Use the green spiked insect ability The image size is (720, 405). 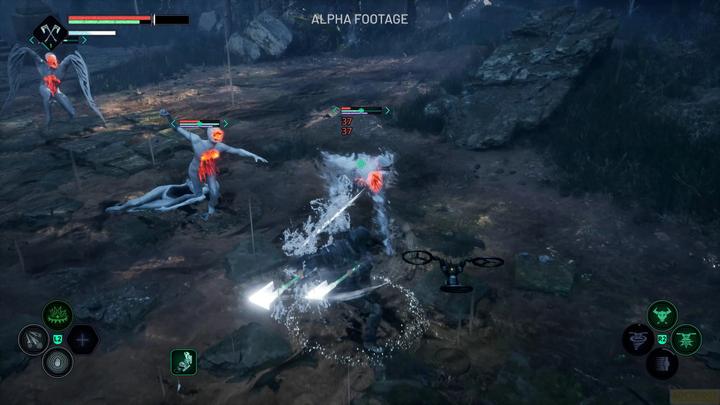point(686,340)
